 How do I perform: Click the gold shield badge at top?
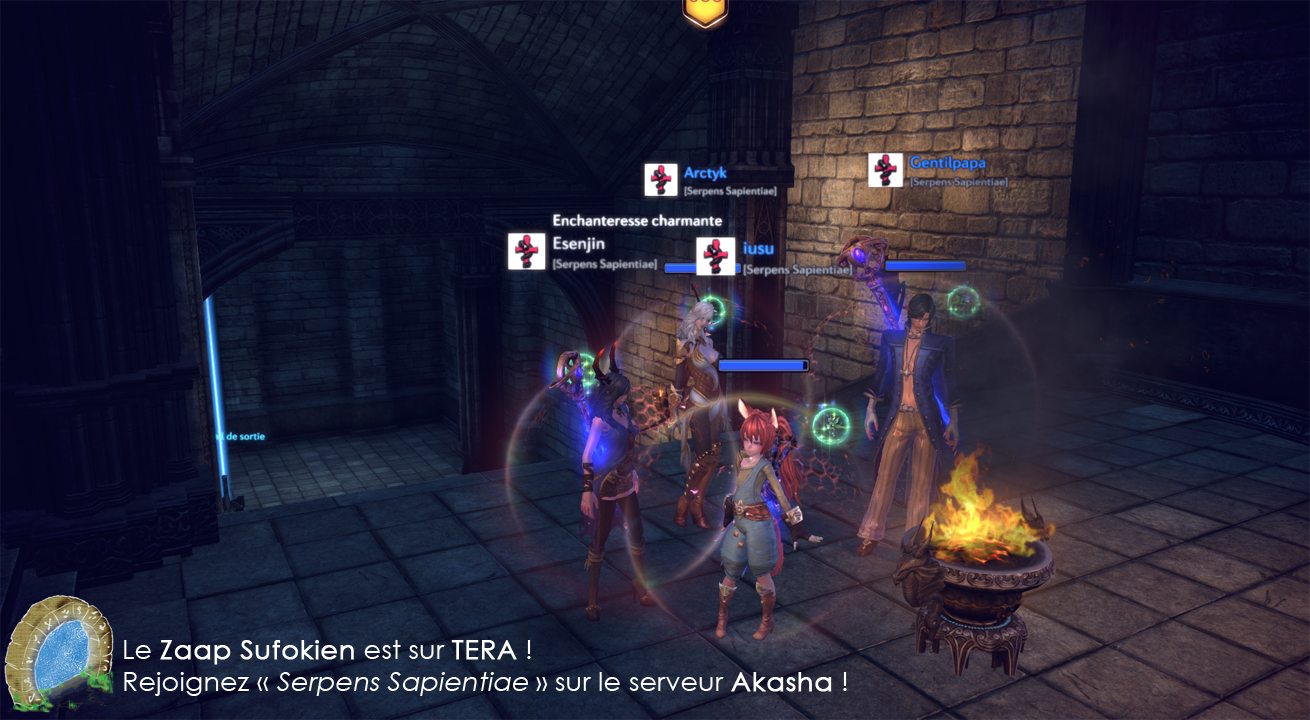click(x=706, y=10)
